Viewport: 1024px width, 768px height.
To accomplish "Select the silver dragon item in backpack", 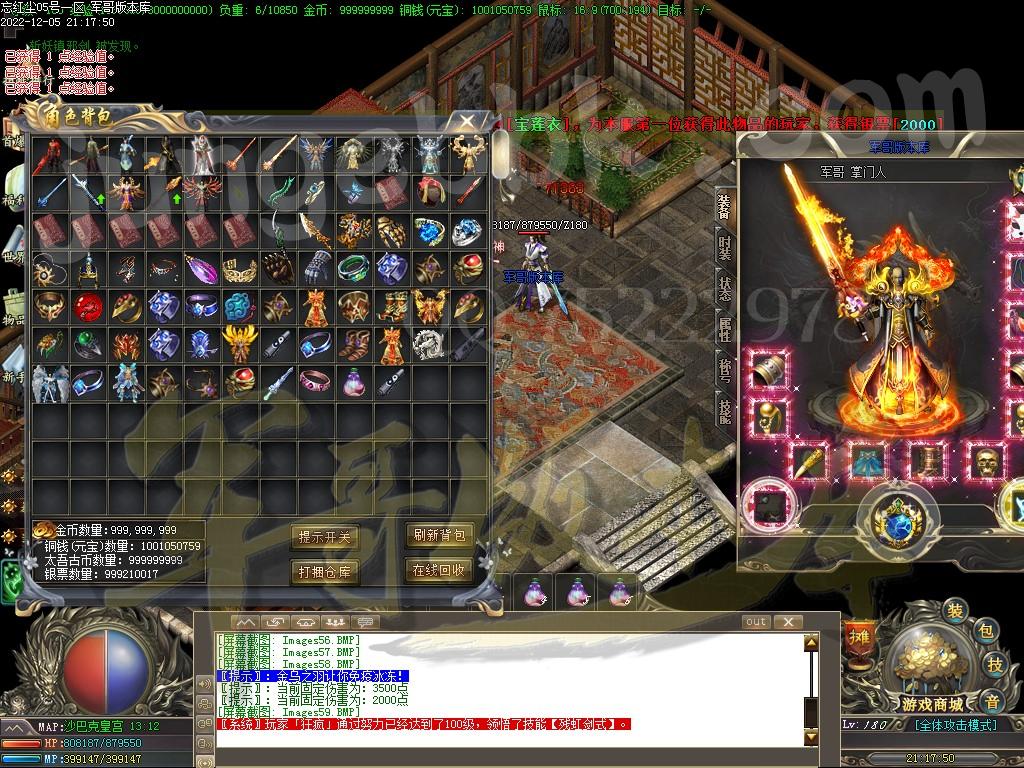I will (x=429, y=344).
